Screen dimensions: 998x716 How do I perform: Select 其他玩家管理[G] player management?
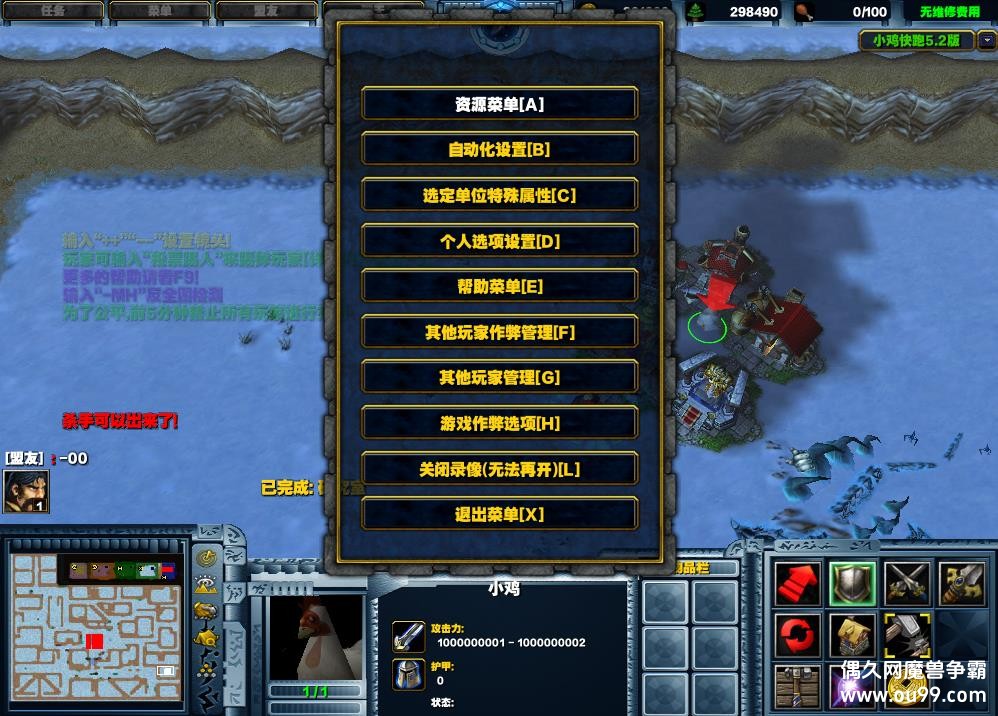[499, 378]
